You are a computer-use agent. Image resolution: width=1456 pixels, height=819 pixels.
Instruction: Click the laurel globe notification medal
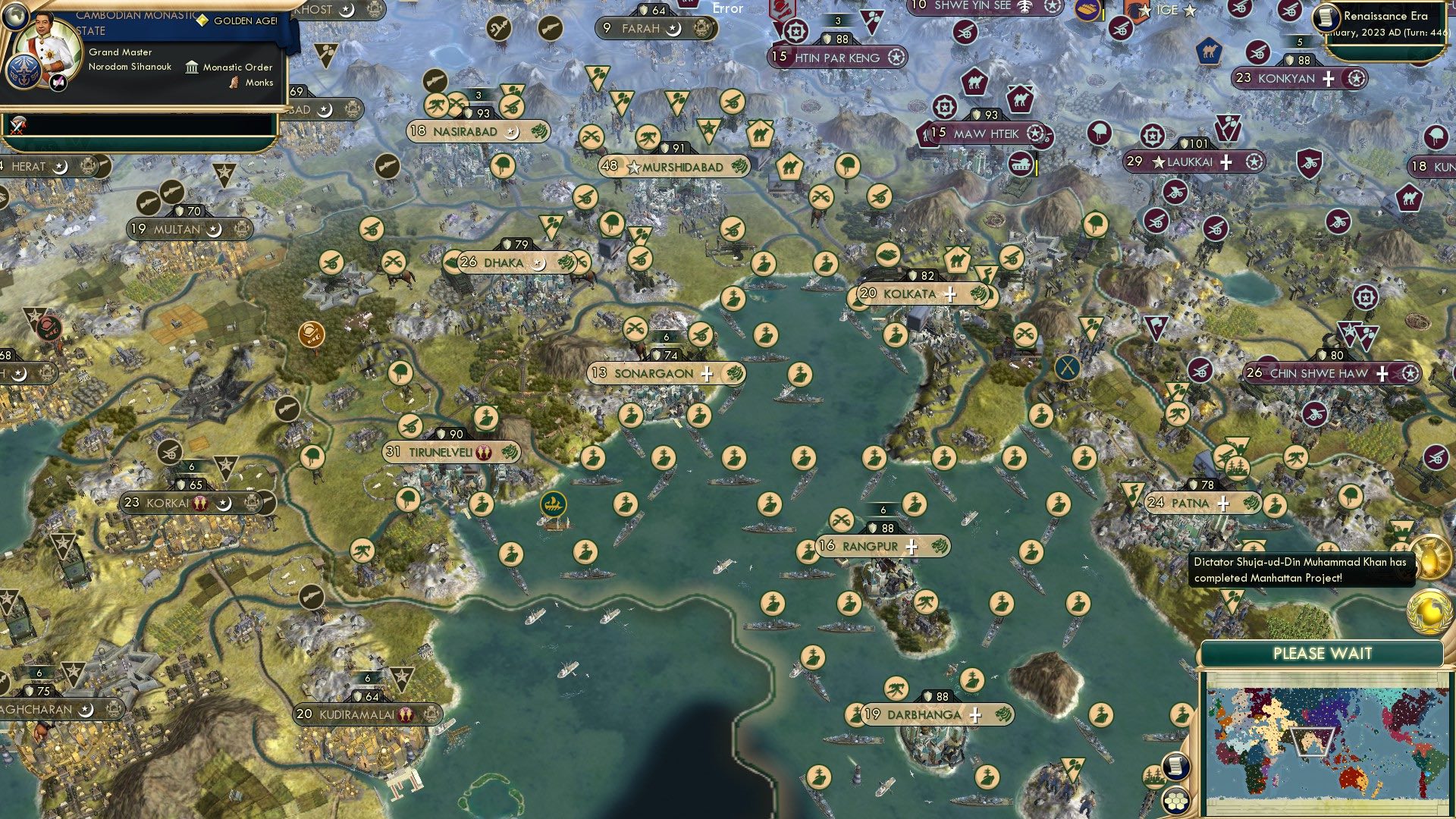[x=1429, y=611]
